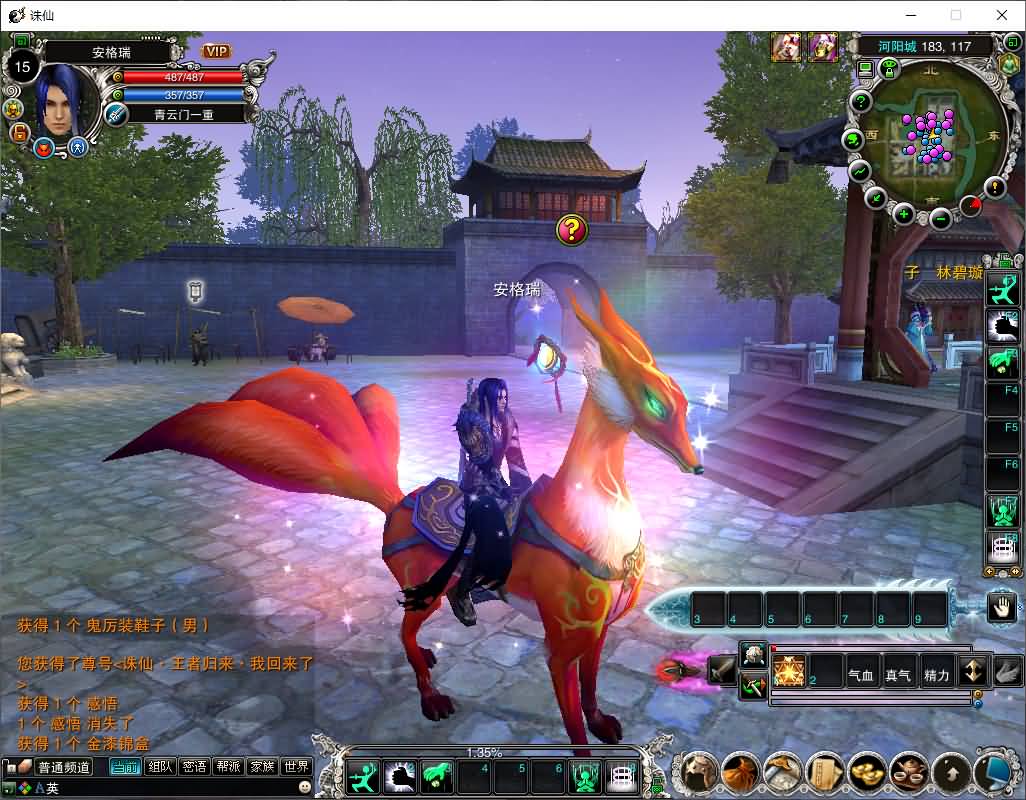Click the white hand icon button
This screenshot has width=1026, height=800.
click(1002, 606)
